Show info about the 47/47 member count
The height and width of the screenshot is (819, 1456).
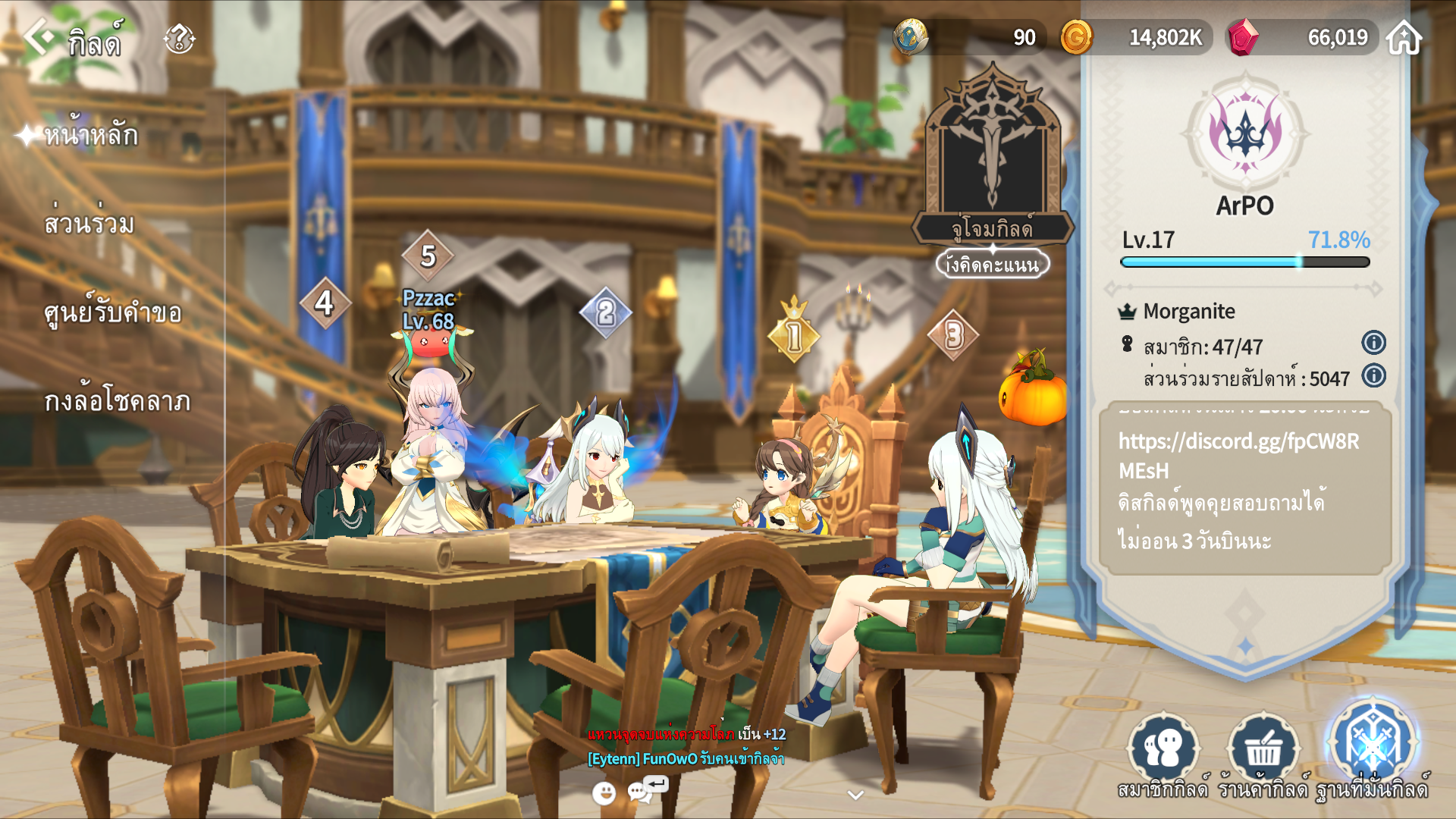pyautogui.click(x=1373, y=343)
